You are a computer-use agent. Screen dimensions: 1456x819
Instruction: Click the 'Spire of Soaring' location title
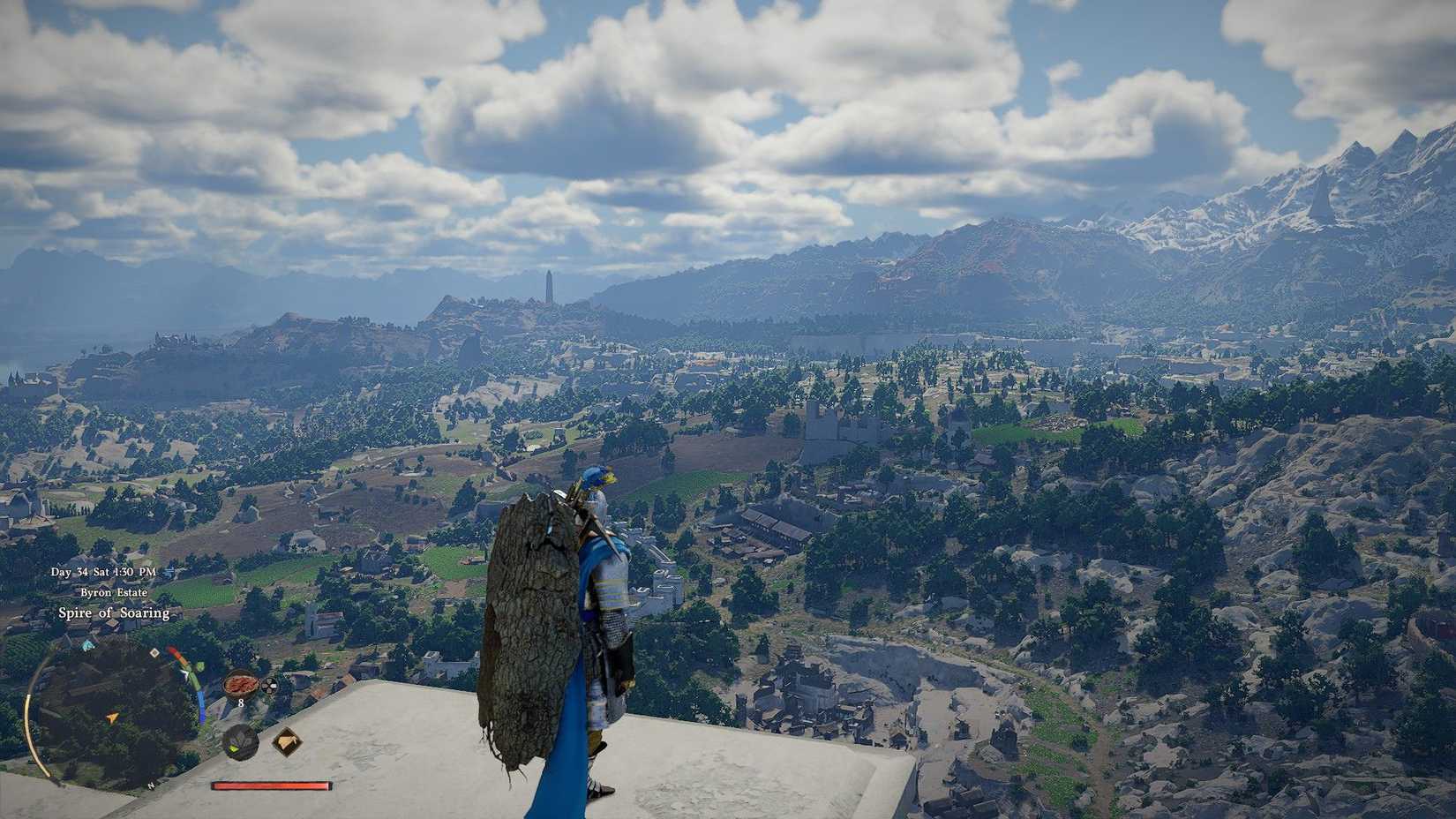pyautogui.click(x=114, y=612)
